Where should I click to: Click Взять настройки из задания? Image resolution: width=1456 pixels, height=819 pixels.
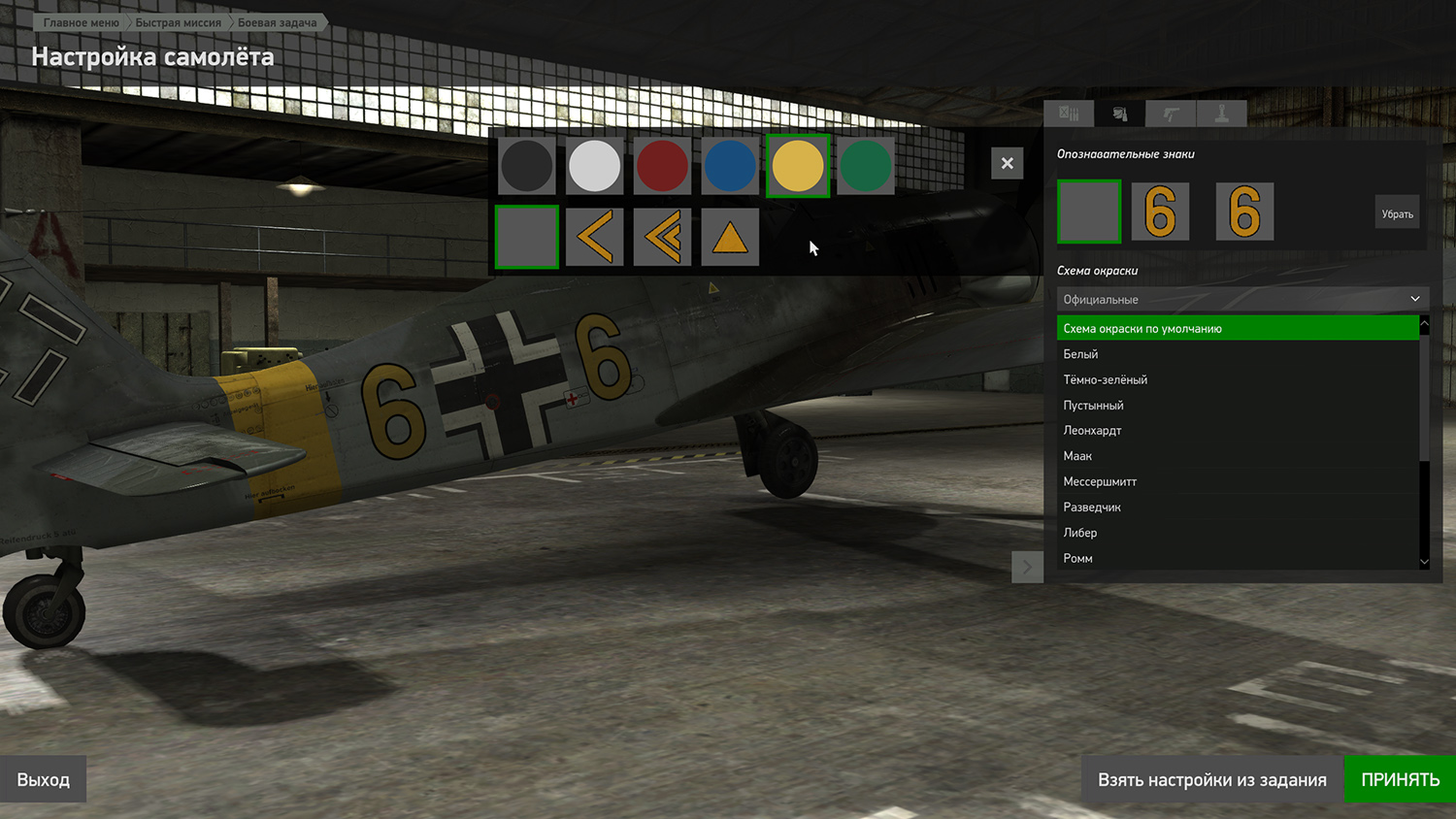tap(1211, 779)
